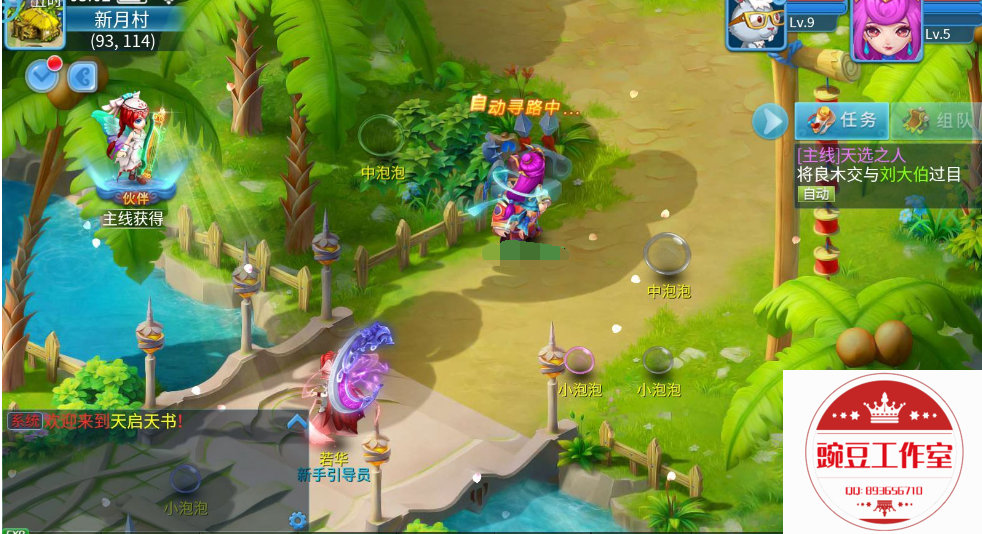This screenshot has width=982, height=534.
Task: Select the 伙伴 partner reward figure
Action: click(x=133, y=150)
